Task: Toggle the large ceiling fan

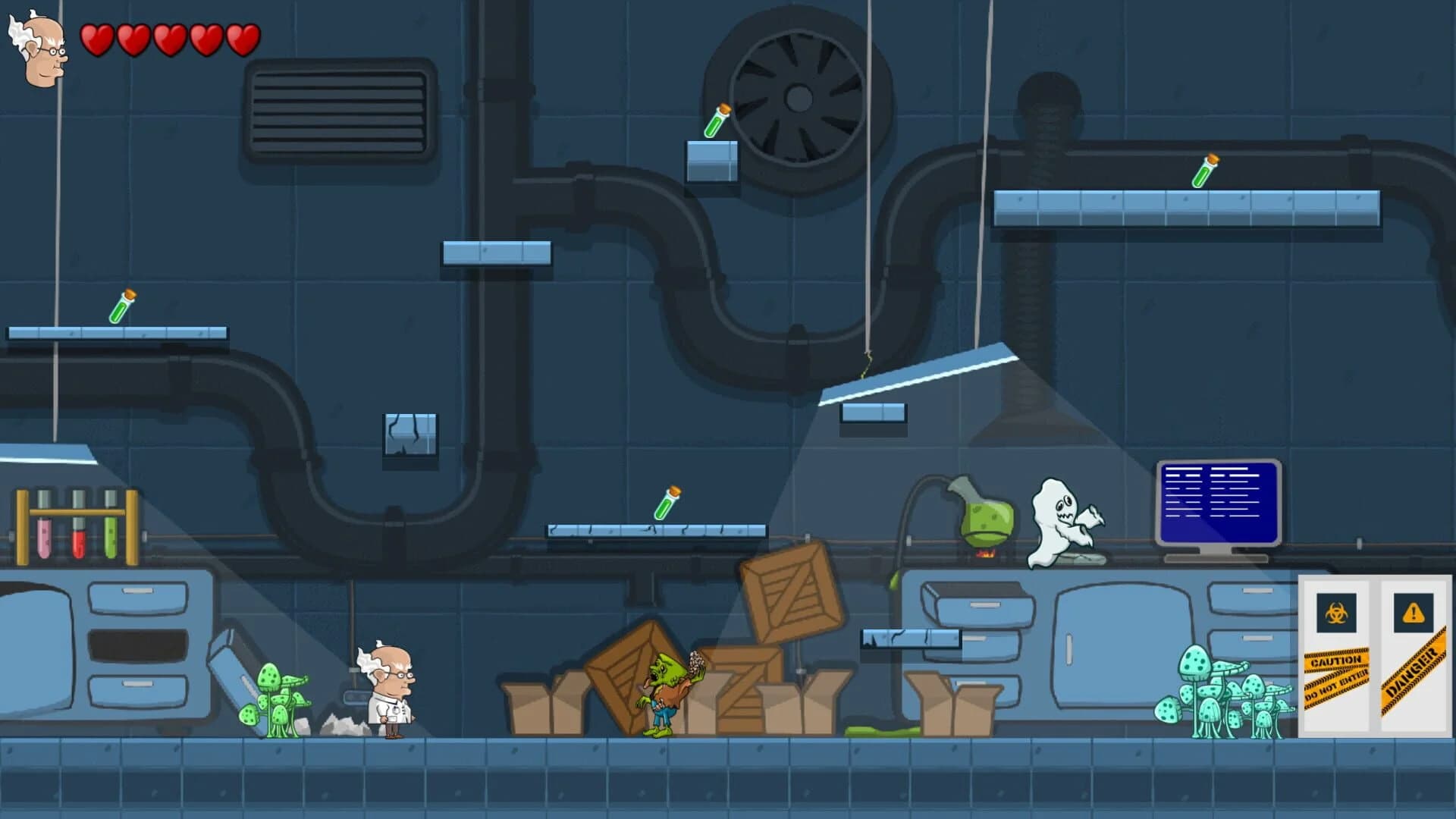Action: point(799,97)
